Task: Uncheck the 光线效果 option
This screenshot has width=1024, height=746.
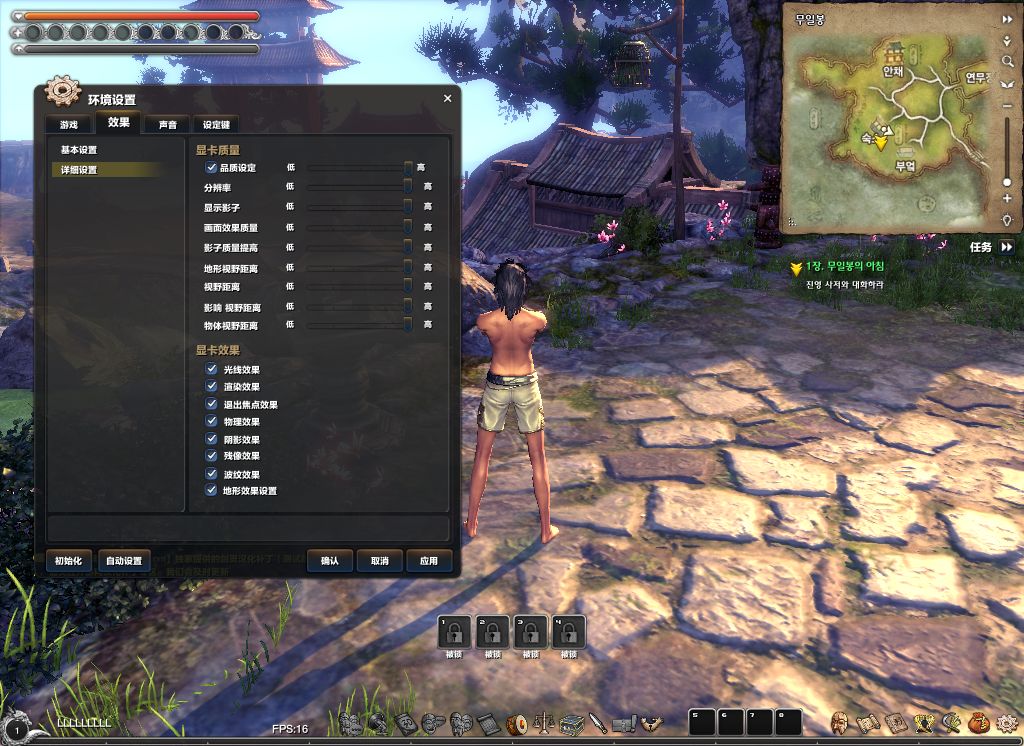Action: (211, 369)
